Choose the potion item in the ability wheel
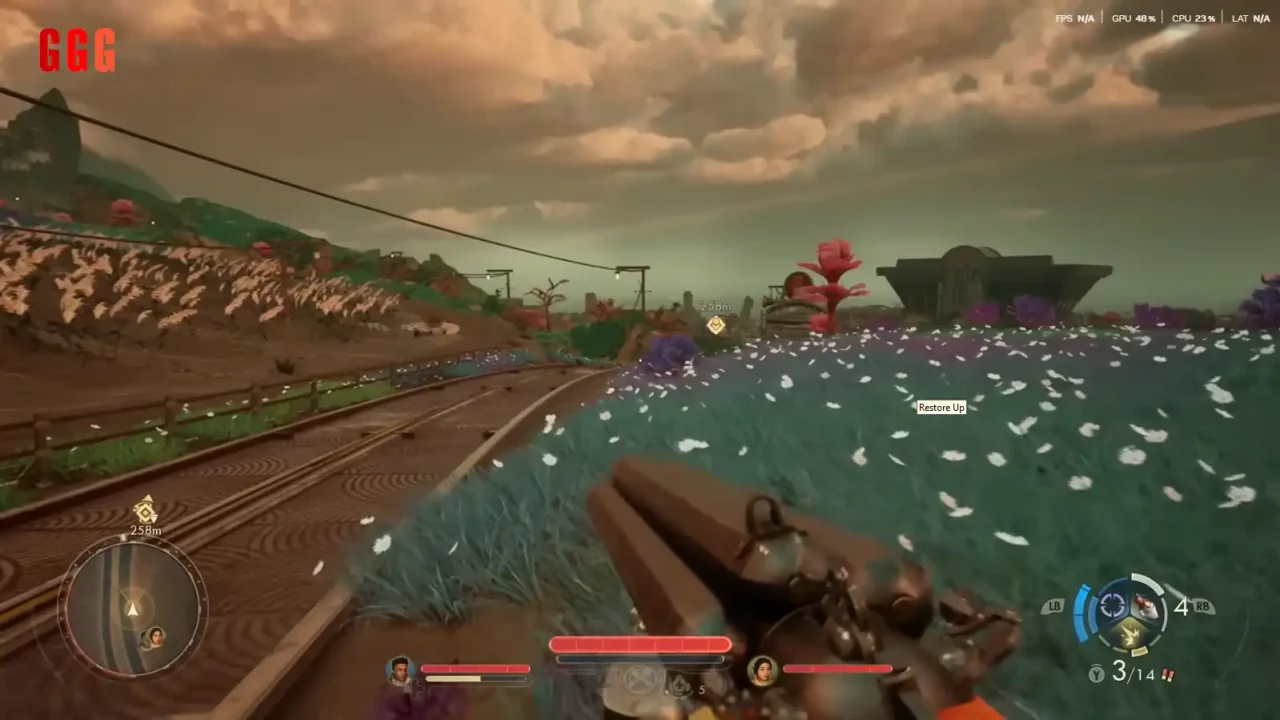This screenshot has height=720, width=1280. click(x=1146, y=606)
